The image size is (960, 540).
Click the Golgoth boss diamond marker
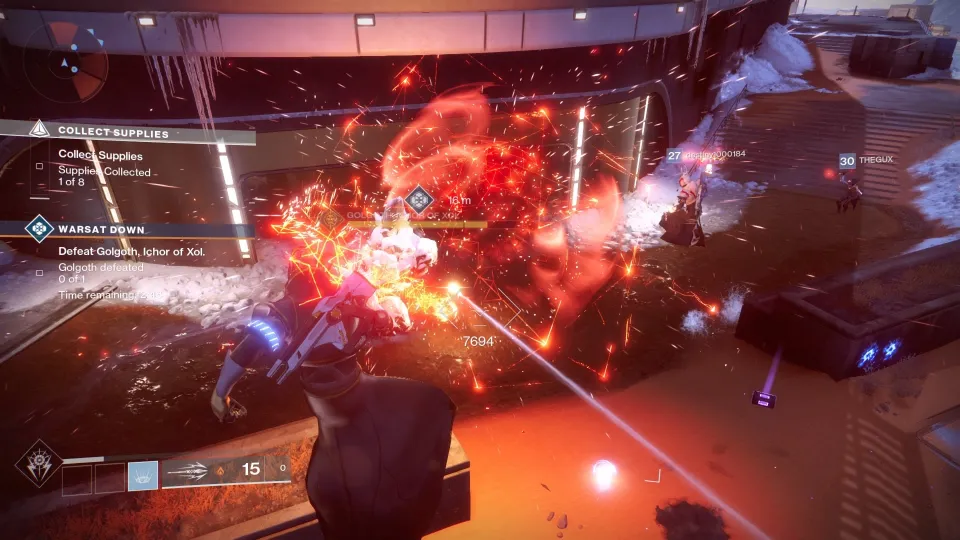tap(420, 198)
